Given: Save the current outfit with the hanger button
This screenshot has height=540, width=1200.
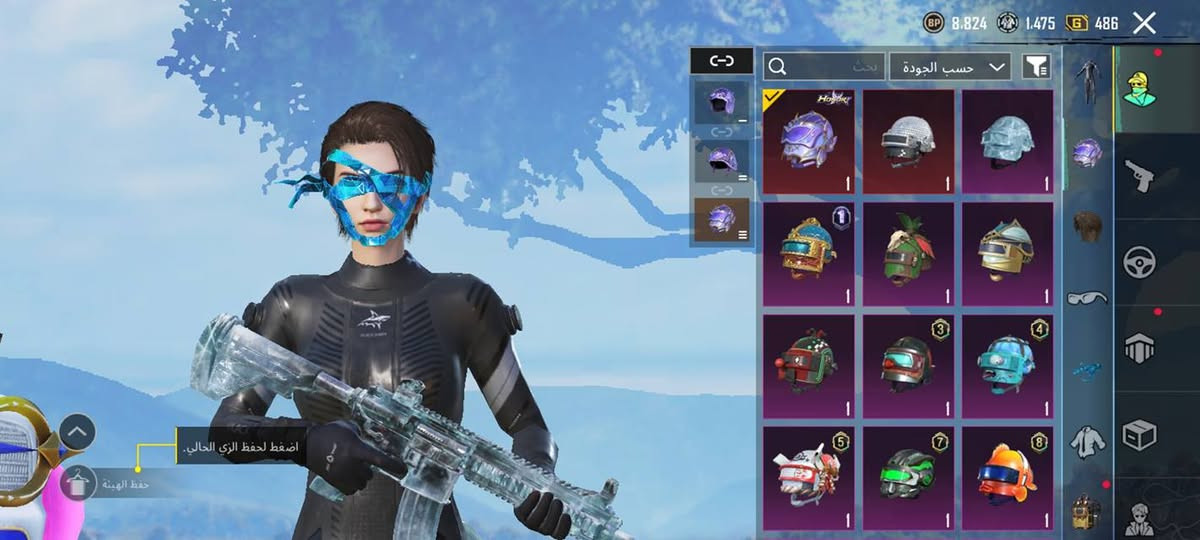Looking at the screenshot, I should [77, 484].
